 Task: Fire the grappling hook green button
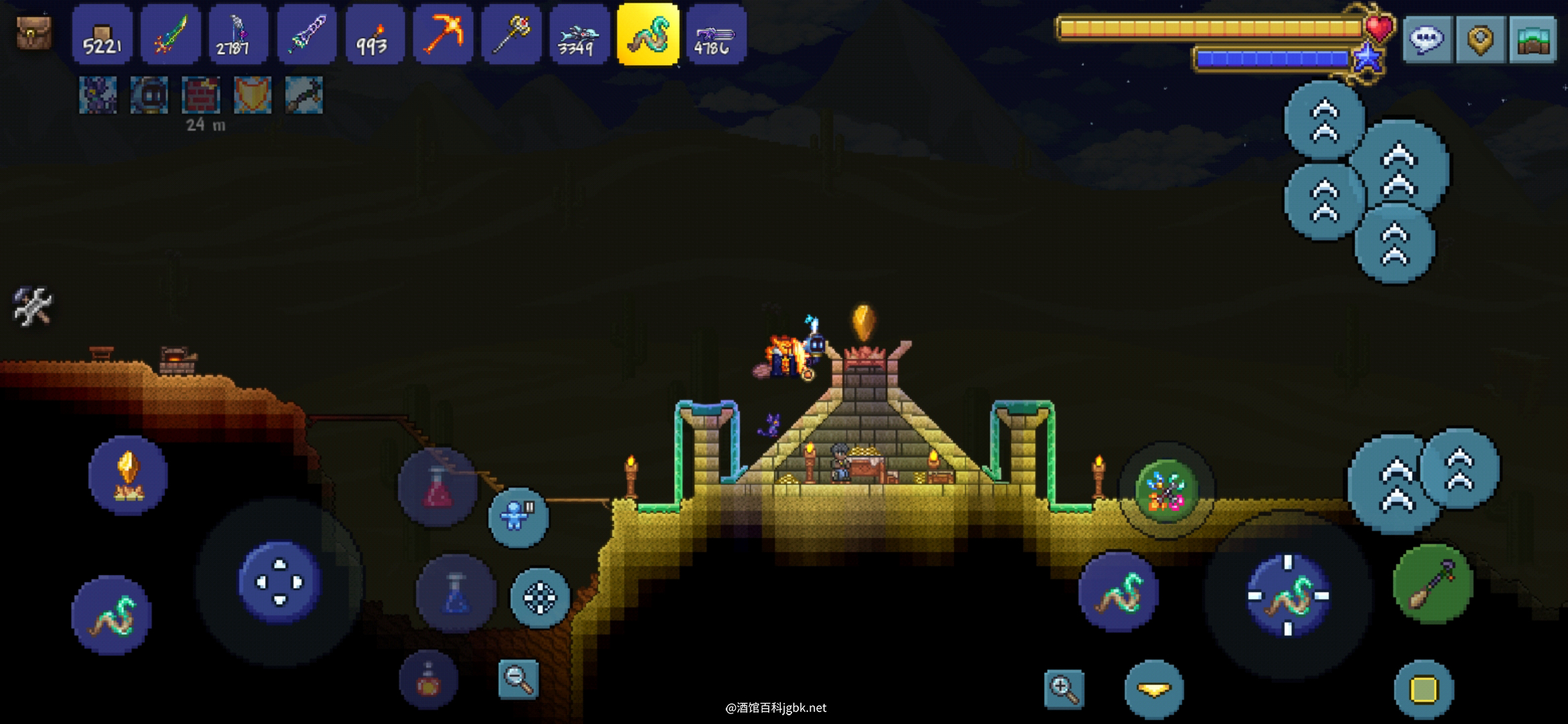pyautogui.click(x=1433, y=584)
